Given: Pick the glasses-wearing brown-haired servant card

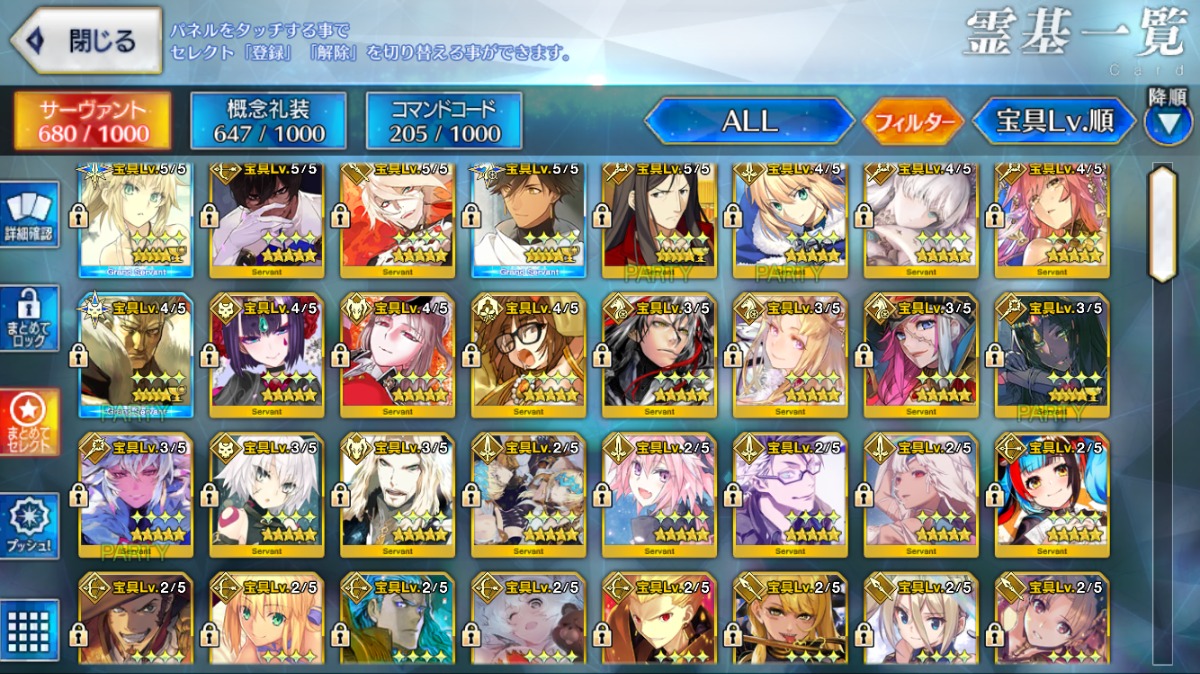Looking at the screenshot, I should [x=528, y=354].
